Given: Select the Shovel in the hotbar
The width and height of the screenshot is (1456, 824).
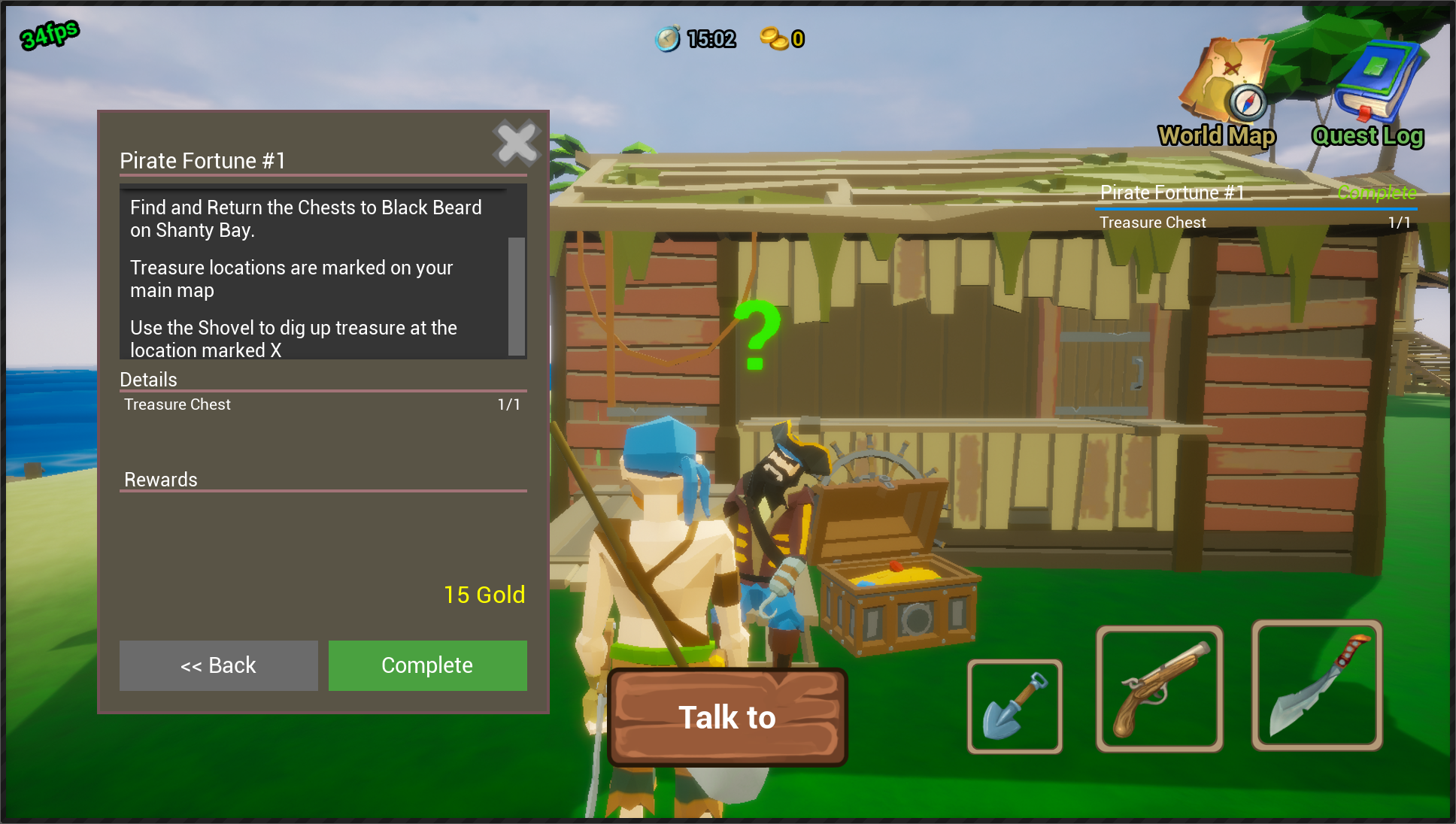Looking at the screenshot, I should click(x=1015, y=705).
